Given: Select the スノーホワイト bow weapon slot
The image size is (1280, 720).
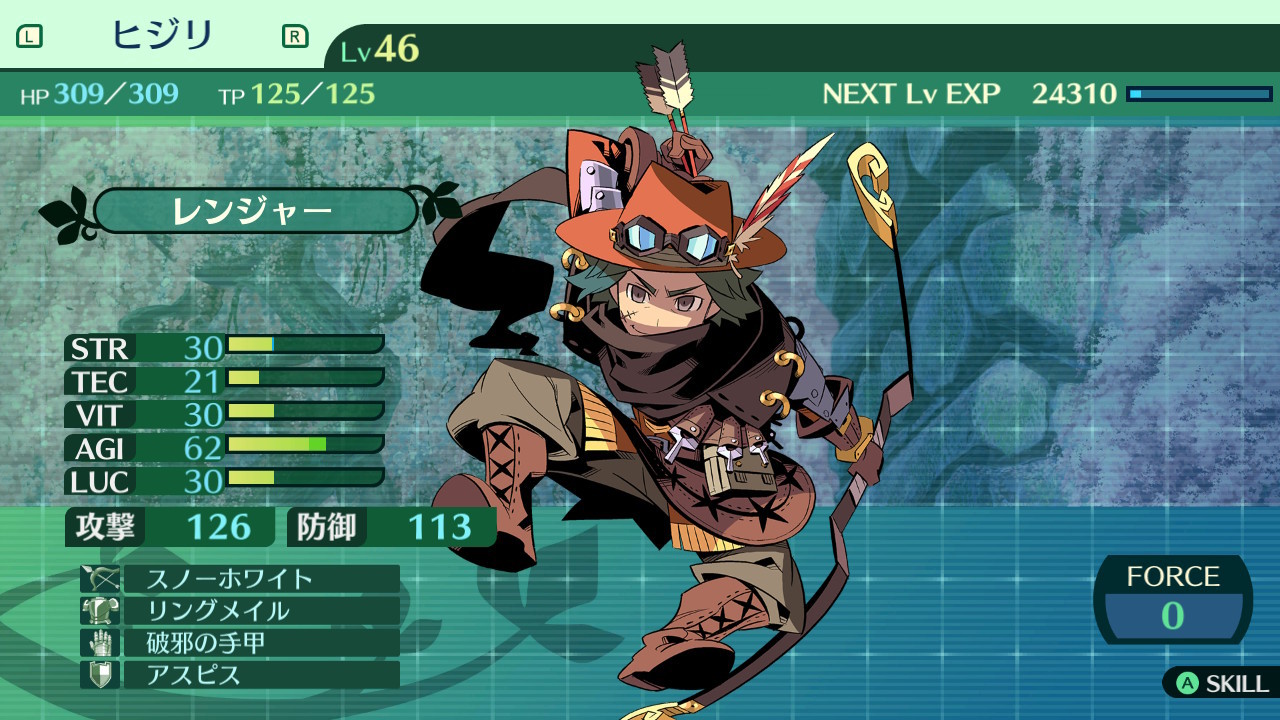Looking at the screenshot, I should point(240,579).
